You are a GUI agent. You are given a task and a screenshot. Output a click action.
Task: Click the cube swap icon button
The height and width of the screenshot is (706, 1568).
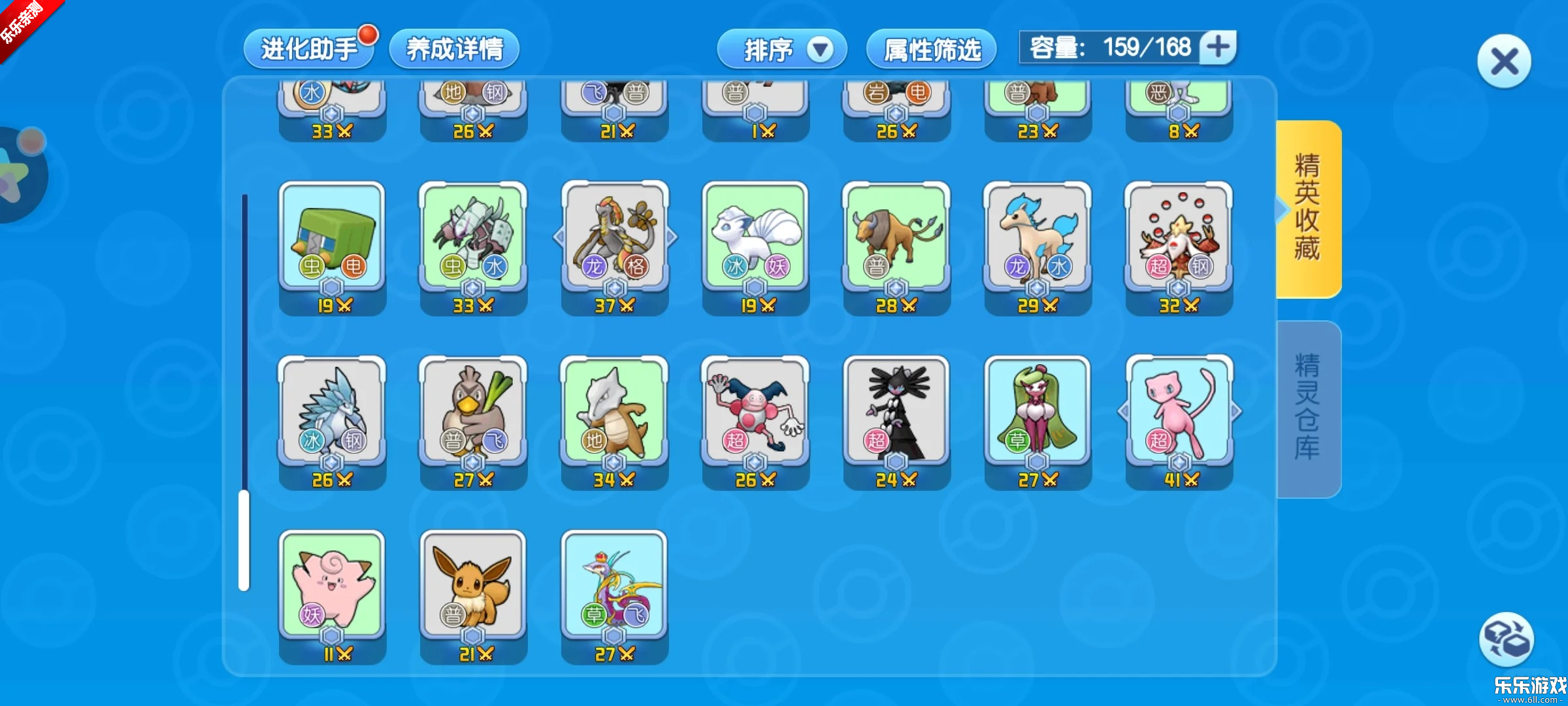click(x=1505, y=639)
